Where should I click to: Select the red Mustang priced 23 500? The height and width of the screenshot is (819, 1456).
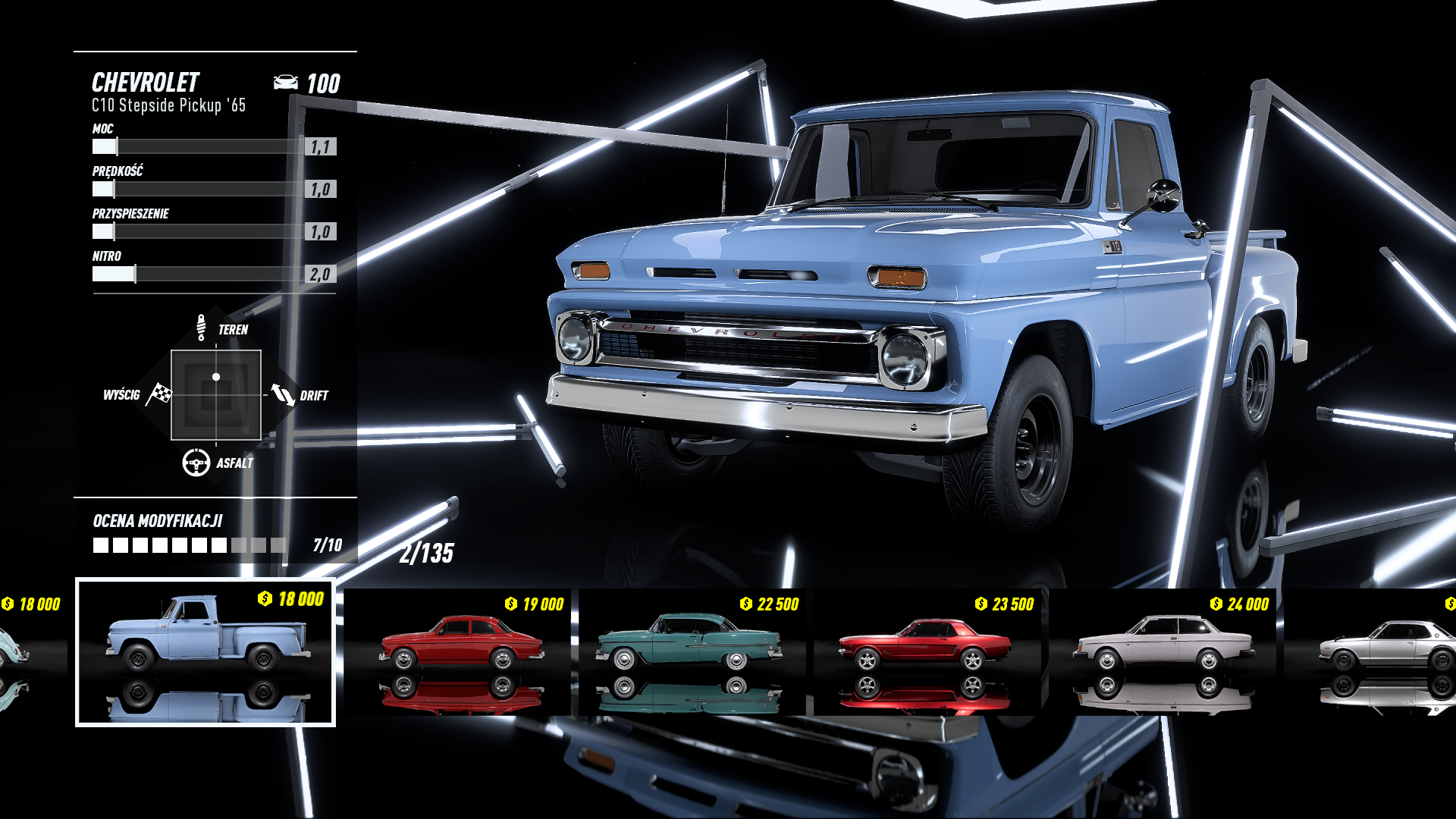pyautogui.click(x=927, y=651)
